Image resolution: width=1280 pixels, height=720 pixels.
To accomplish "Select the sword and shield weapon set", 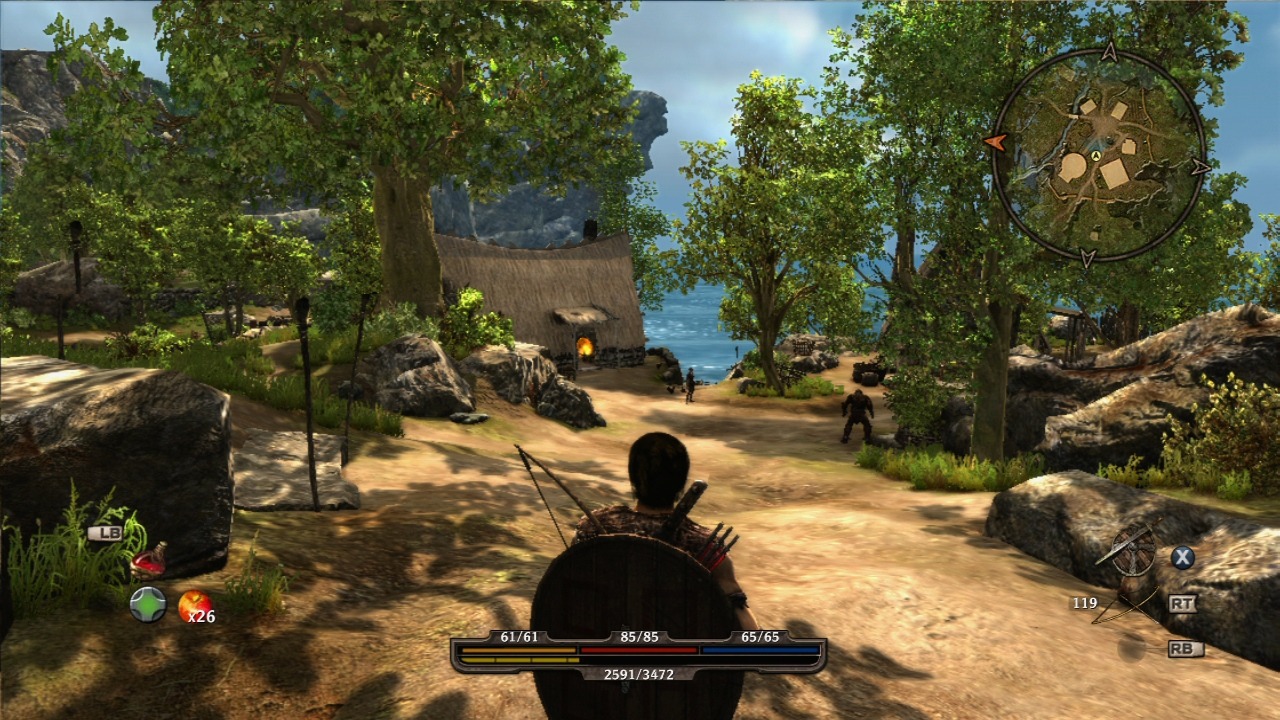I will (1133, 550).
